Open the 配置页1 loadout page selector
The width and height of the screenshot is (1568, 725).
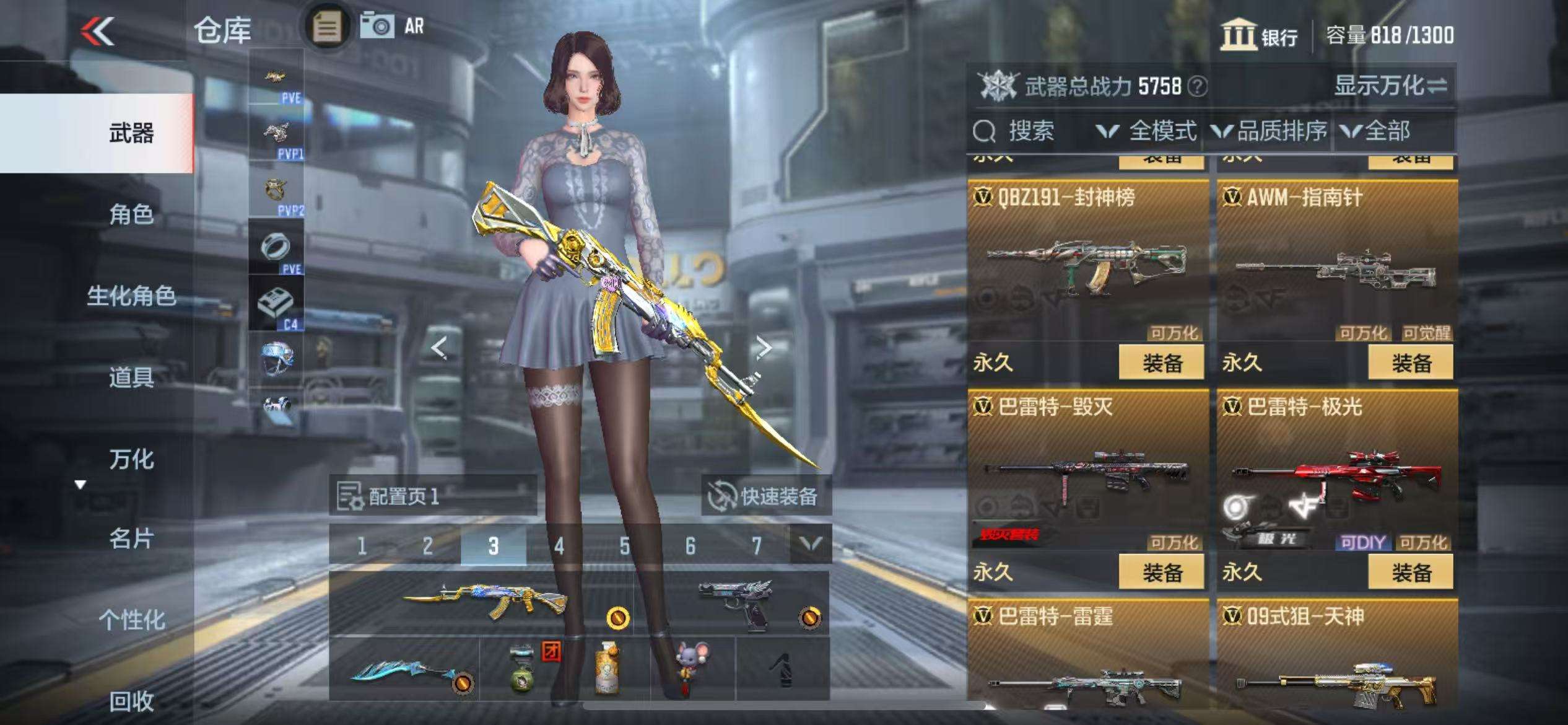click(x=432, y=496)
